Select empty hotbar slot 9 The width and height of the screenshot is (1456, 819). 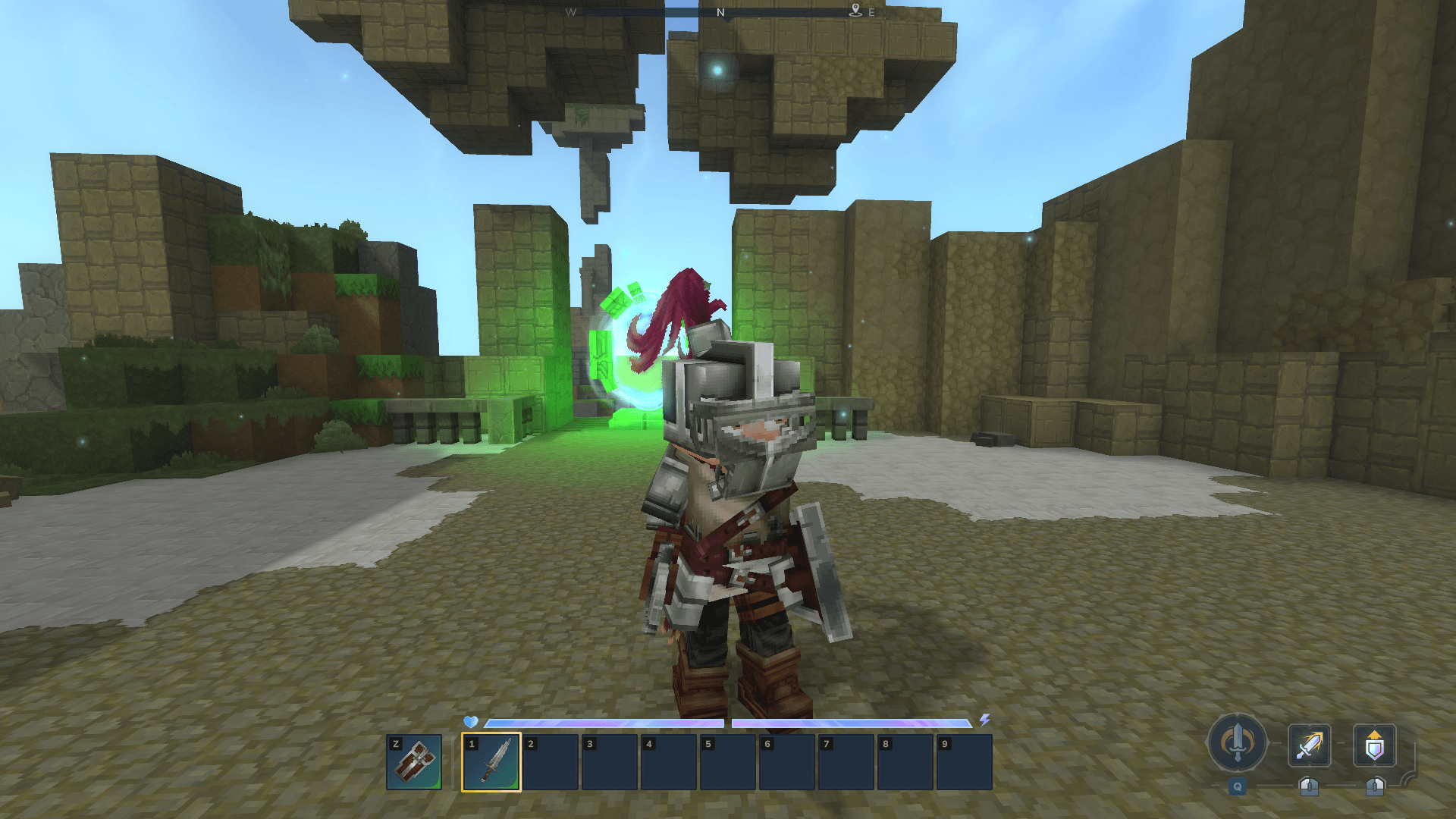tap(965, 761)
